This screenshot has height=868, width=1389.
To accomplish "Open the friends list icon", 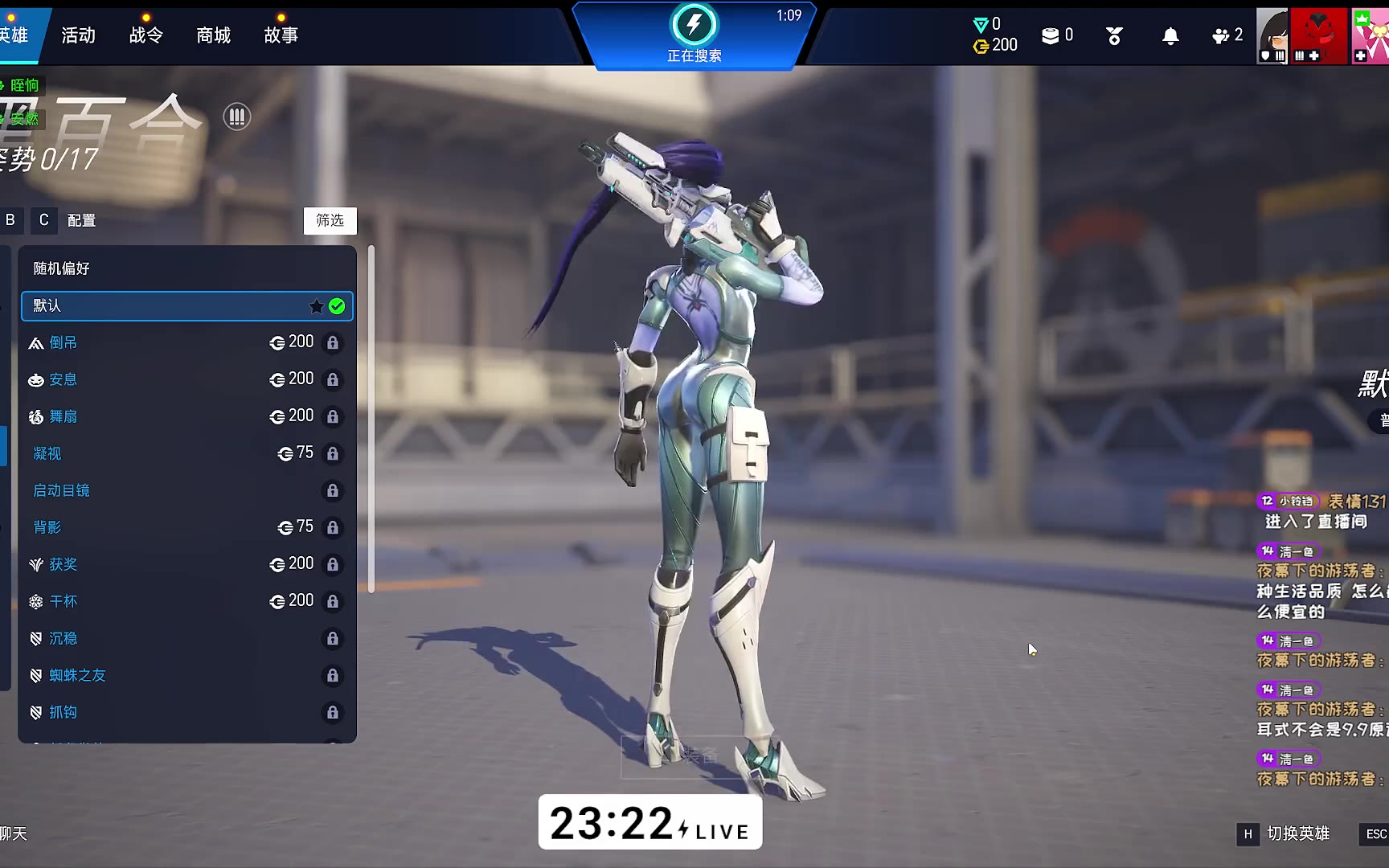I will pyautogui.click(x=1226, y=35).
